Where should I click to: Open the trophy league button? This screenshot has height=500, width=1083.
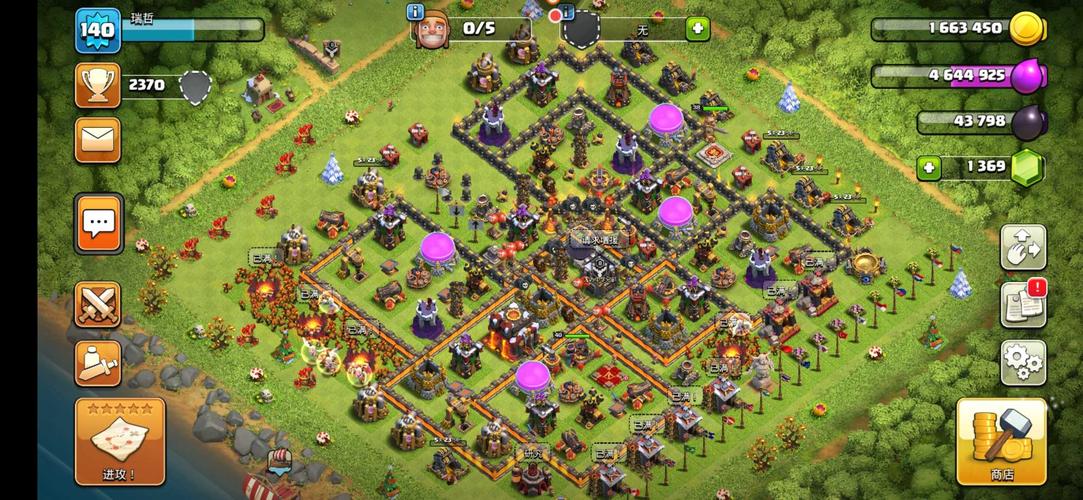(x=97, y=86)
